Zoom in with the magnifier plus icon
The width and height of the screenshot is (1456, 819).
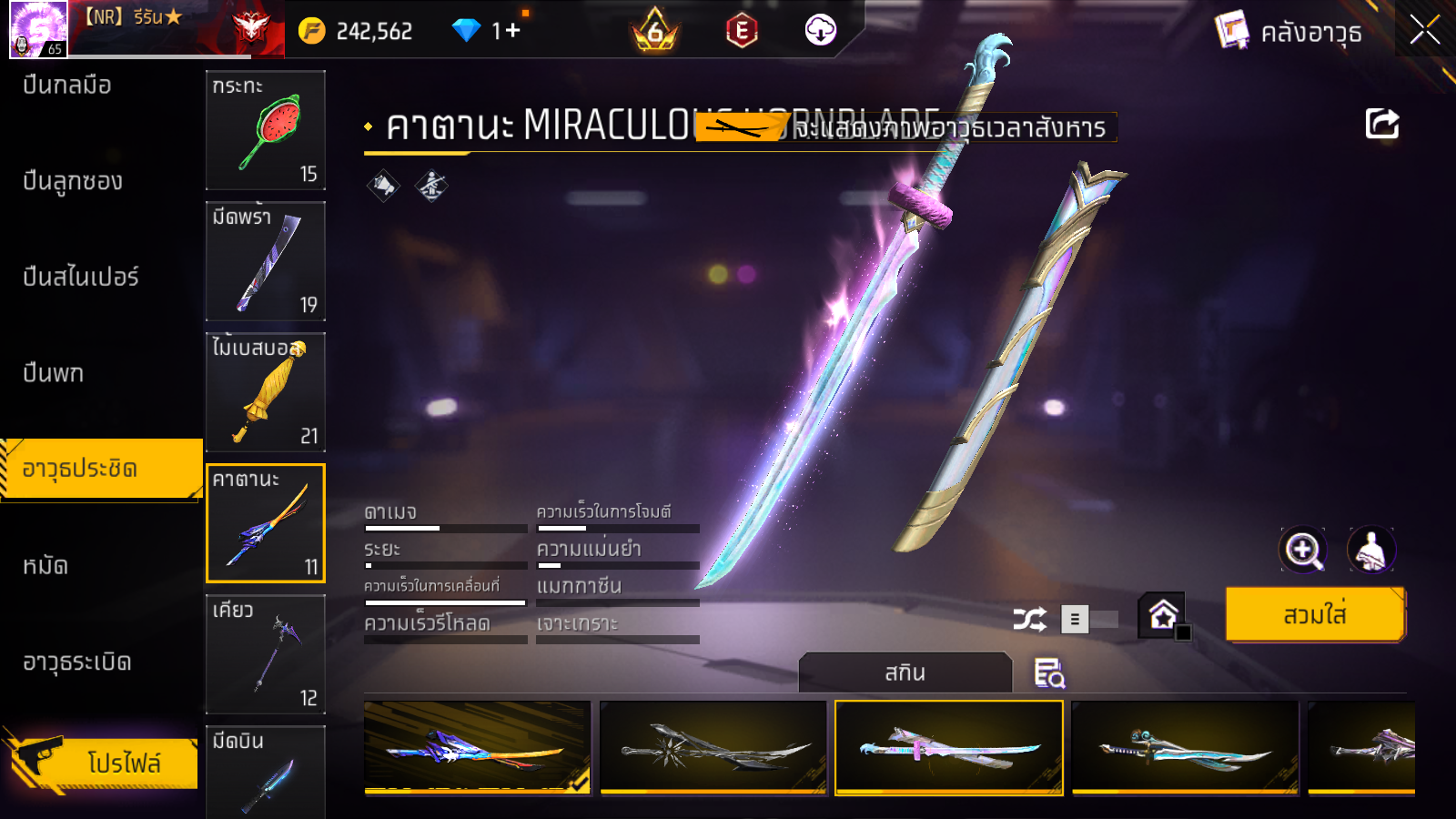(x=1302, y=550)
